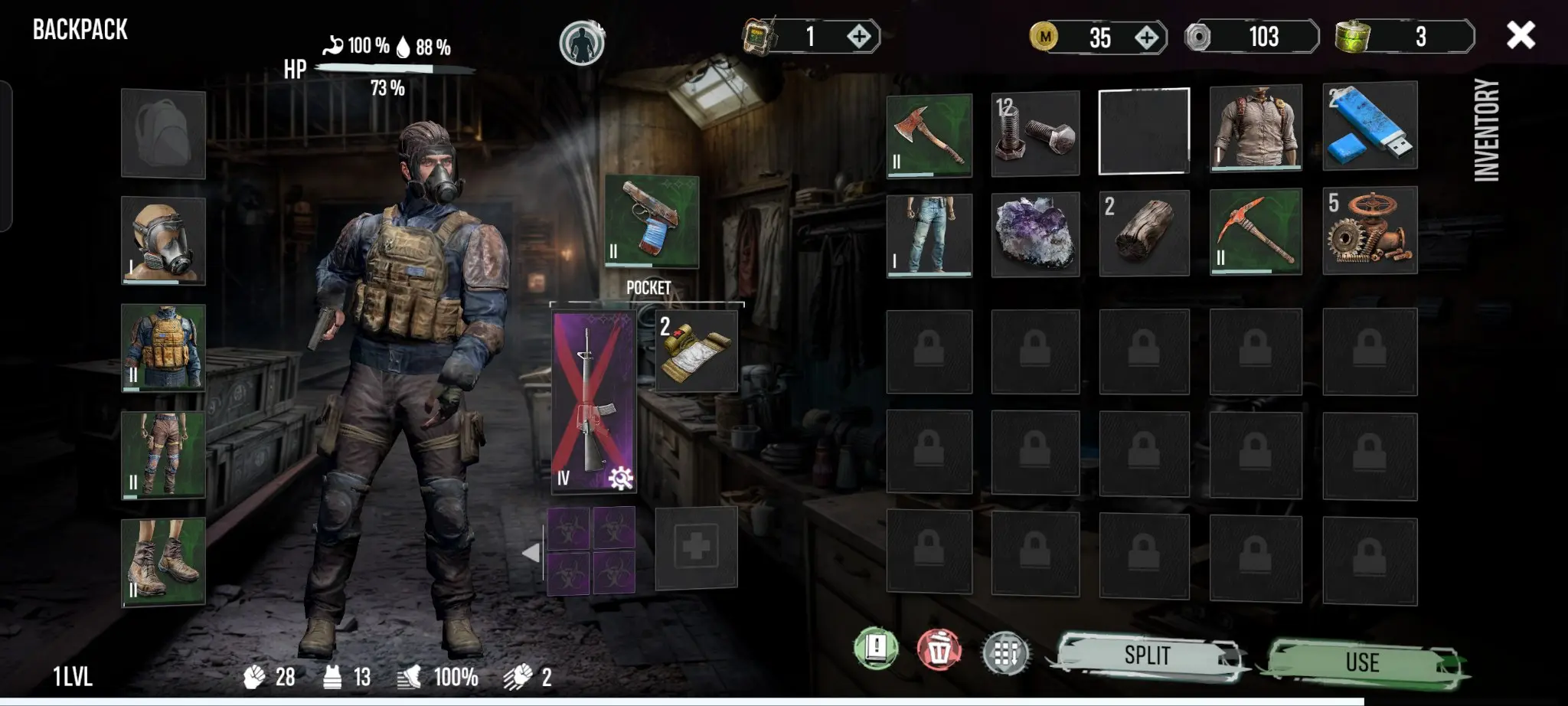Select the bolts stack of 12

click(1035, 133)
